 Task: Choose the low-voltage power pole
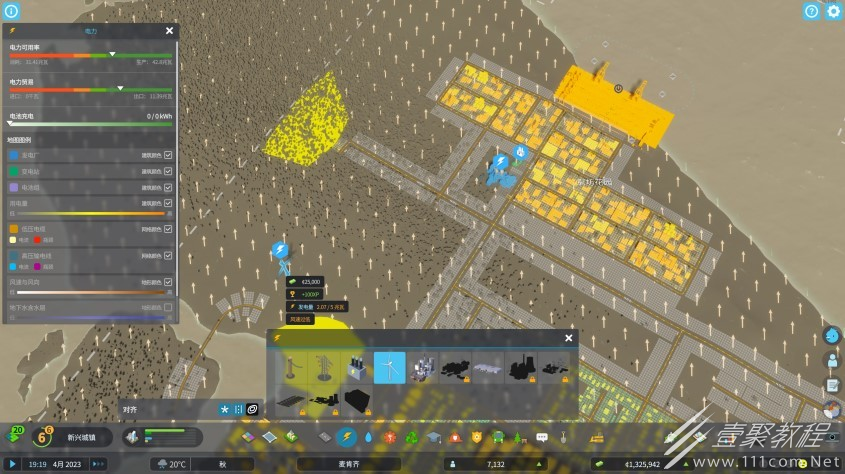(289, 368)
